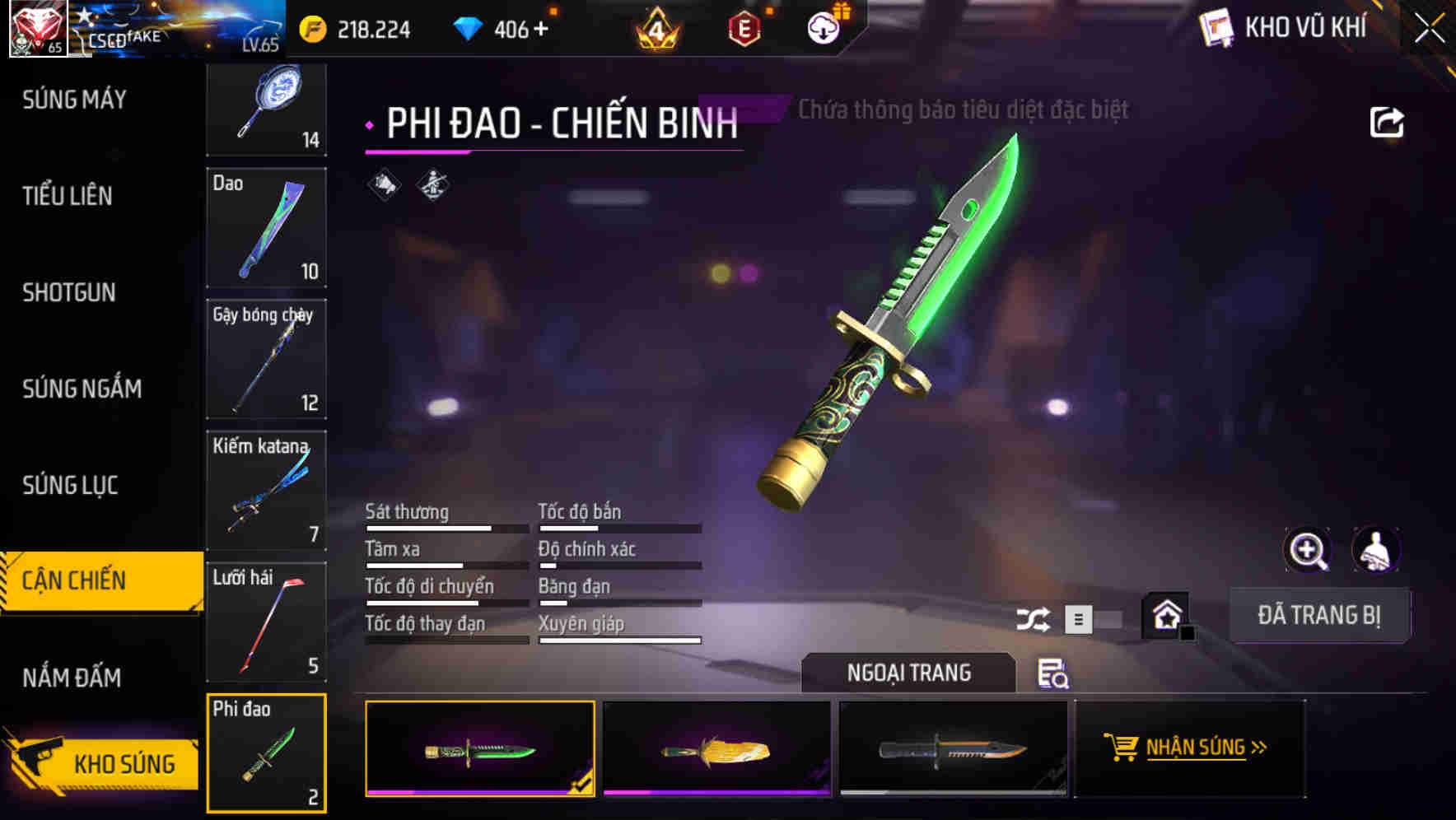The image size is (1456, 820).
Task: Switch to the NGOẠI TRANG tab
Action: [x=909, y=672]
